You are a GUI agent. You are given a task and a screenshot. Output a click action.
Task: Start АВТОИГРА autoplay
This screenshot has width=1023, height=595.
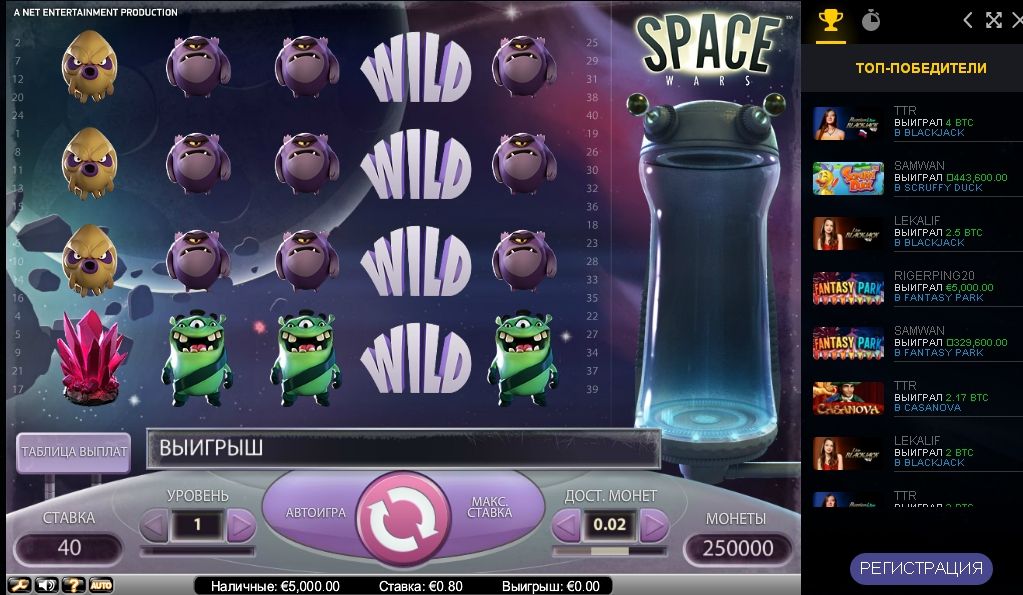click(316, 512)
